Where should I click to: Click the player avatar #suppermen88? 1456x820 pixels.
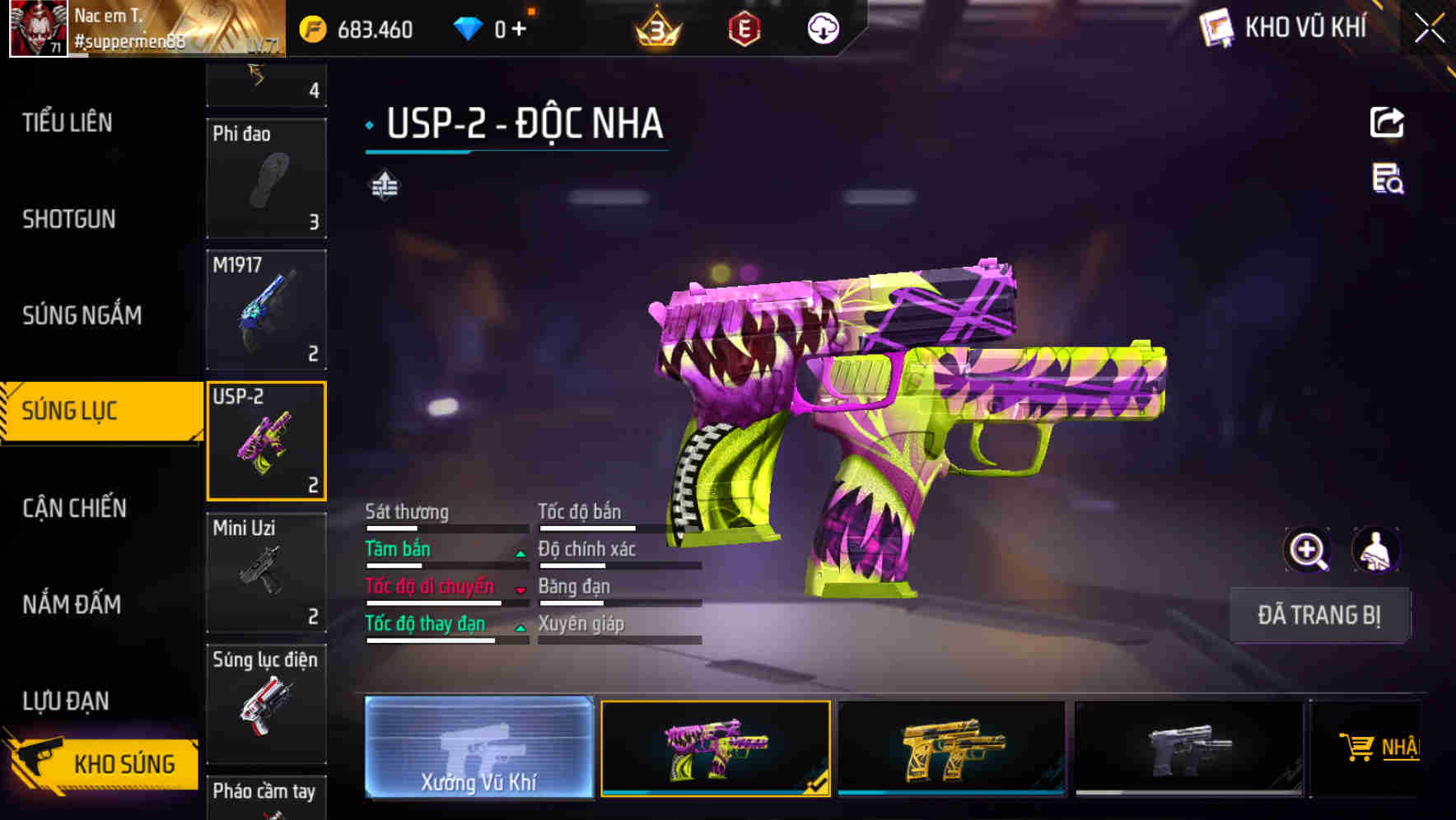tap(36, 30)
